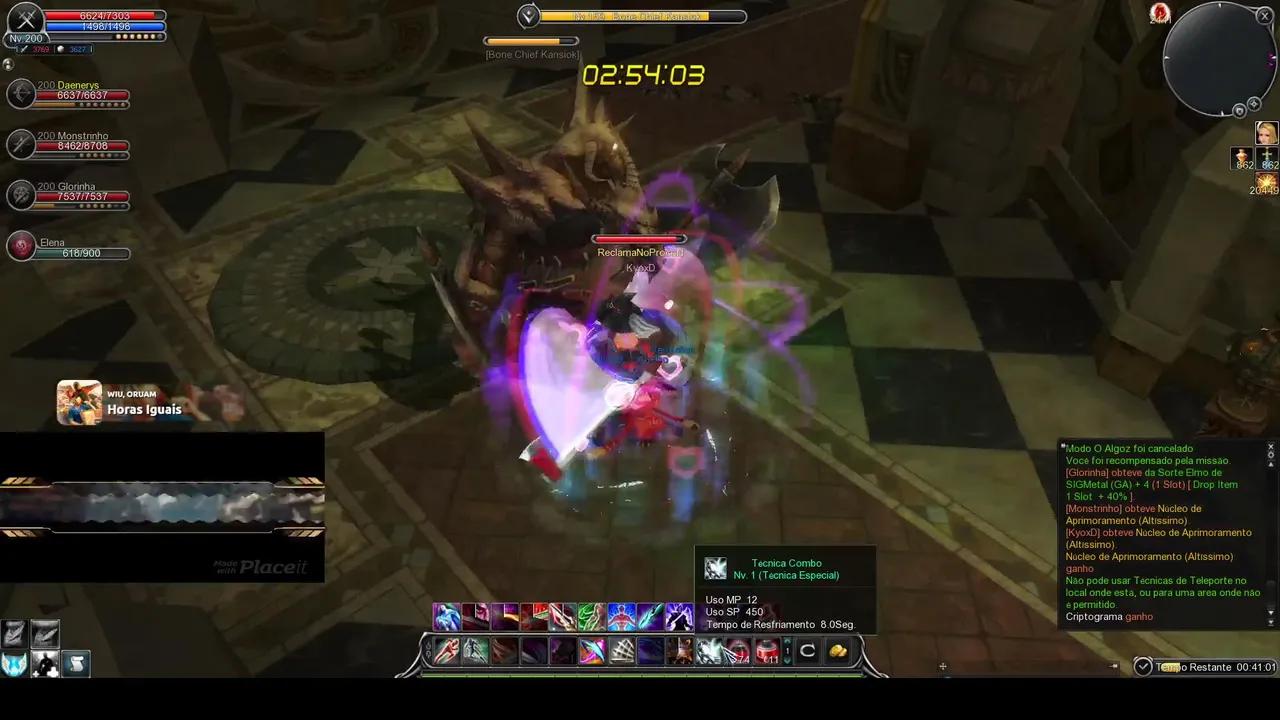Viewport: 1280px width, 720px height.
Task: Select the gold coins pickup icon
Action: click(837, 651)
